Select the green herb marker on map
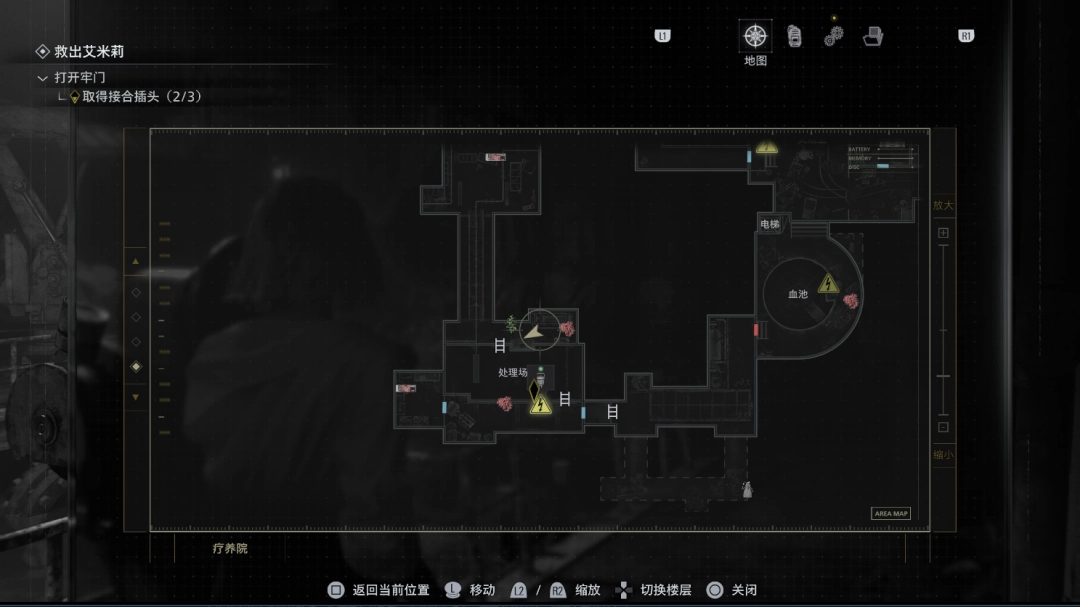The width and height of the screenshot is (1080, 607). tap(511, 323)
